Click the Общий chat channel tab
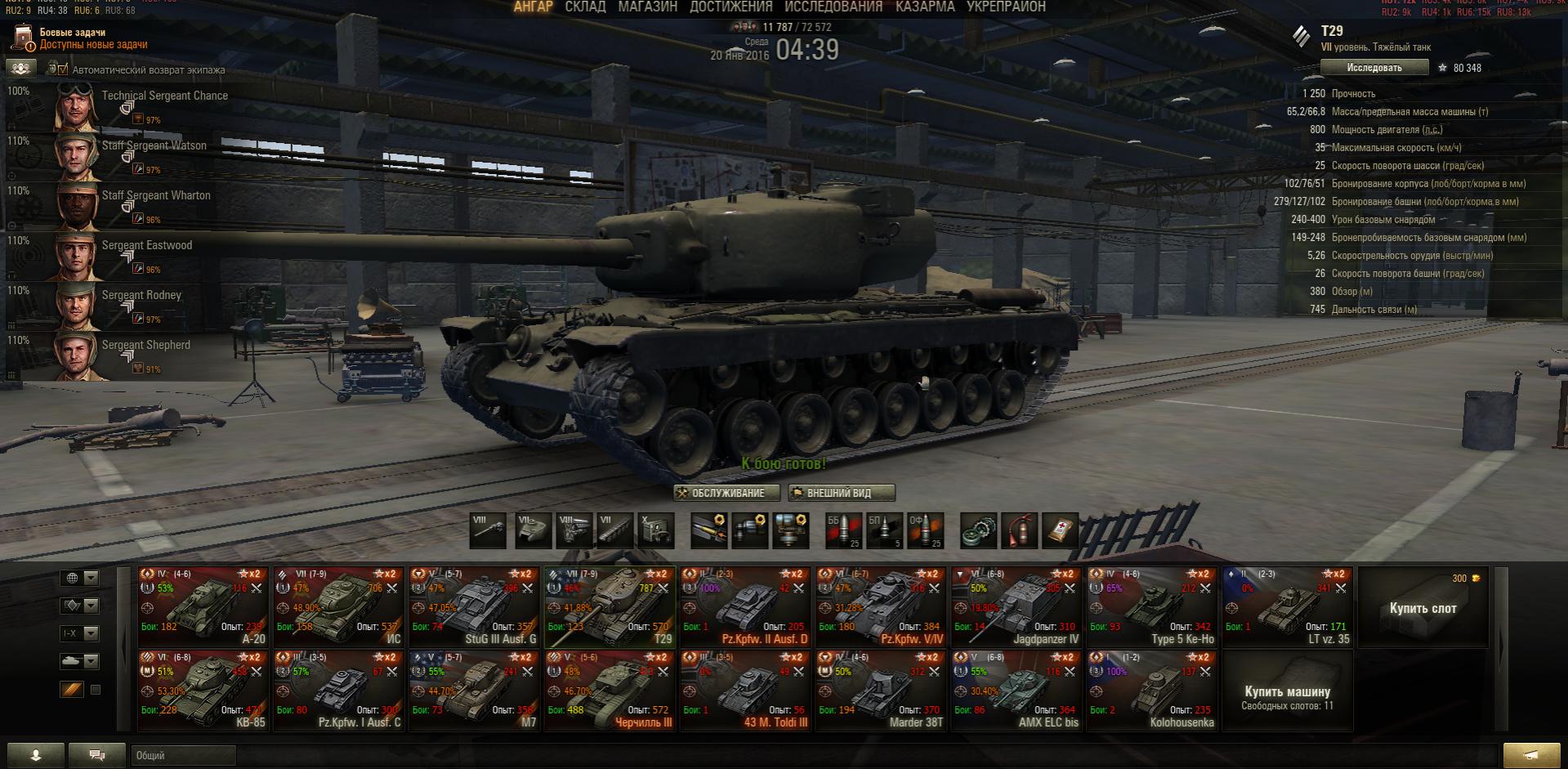 (x=182, y=756)
